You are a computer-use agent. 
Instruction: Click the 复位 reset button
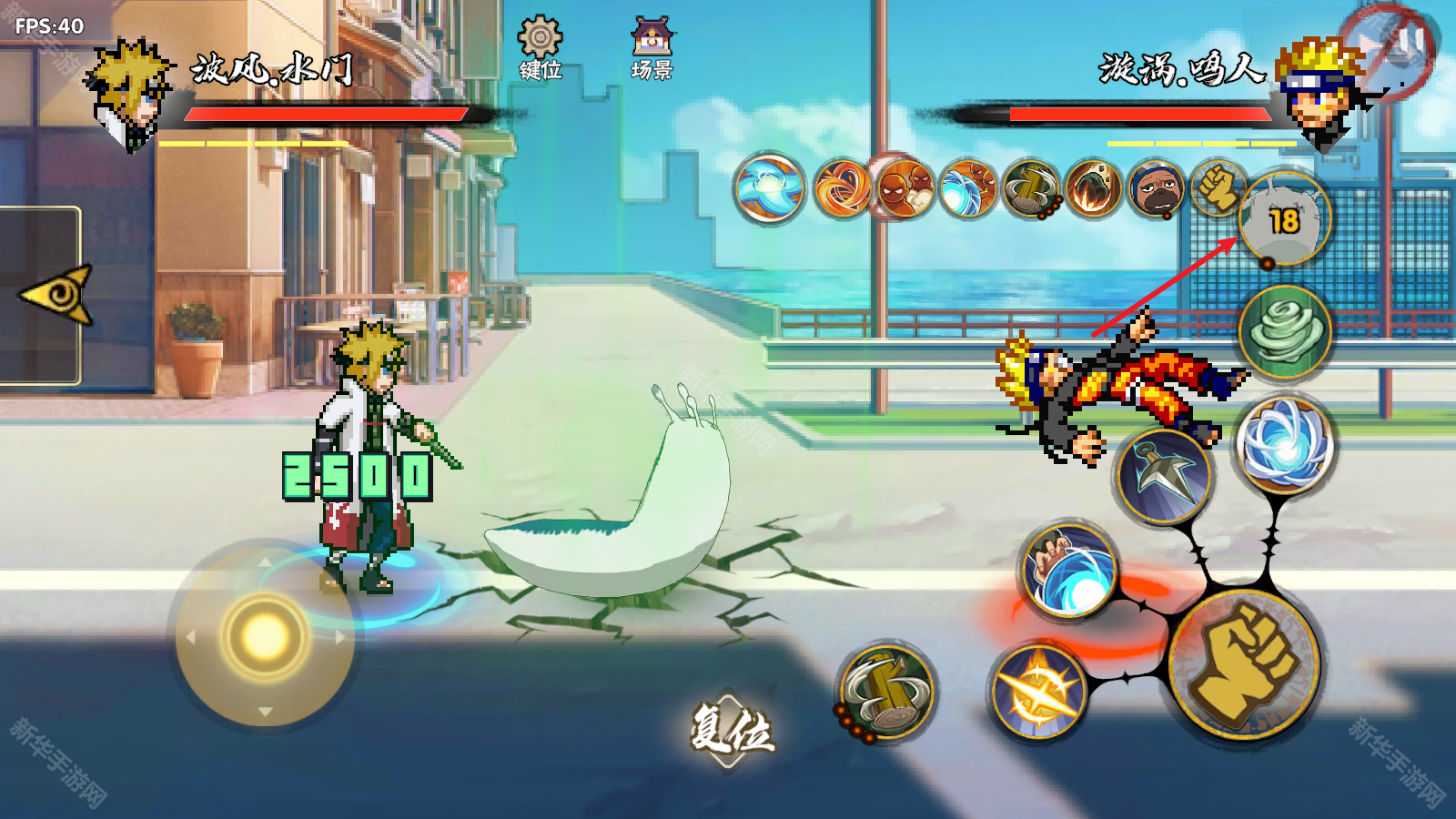pyautogui.click(x=731, y=728)
